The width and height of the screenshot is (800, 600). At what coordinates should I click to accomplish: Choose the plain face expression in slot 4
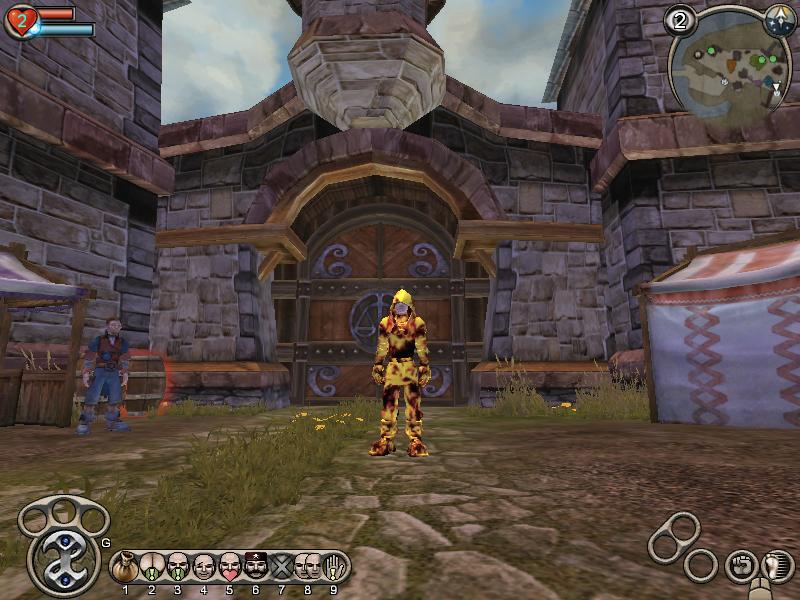pos(204,567)
